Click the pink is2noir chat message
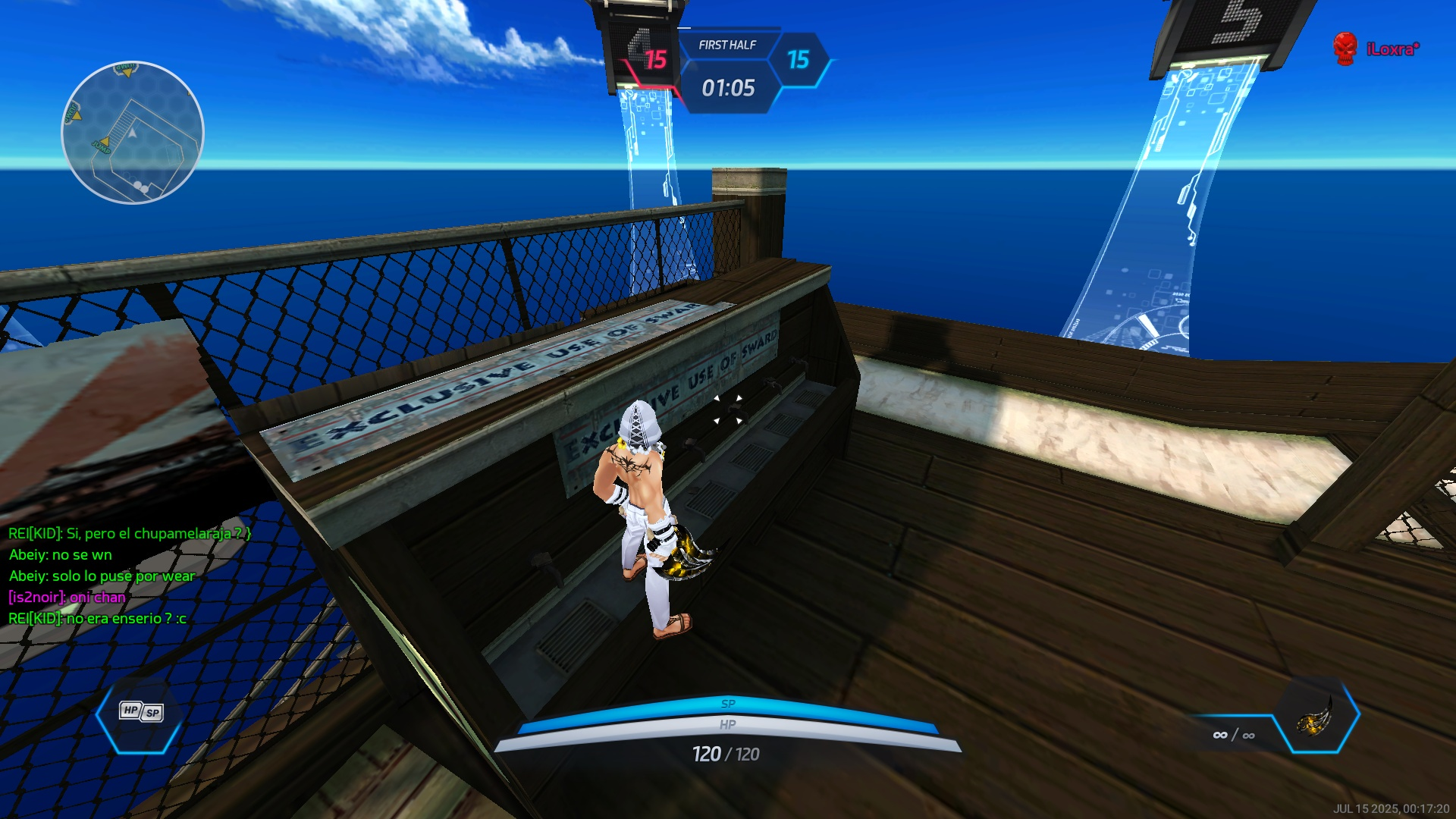The image size is (1456, 819). (67, 598)
